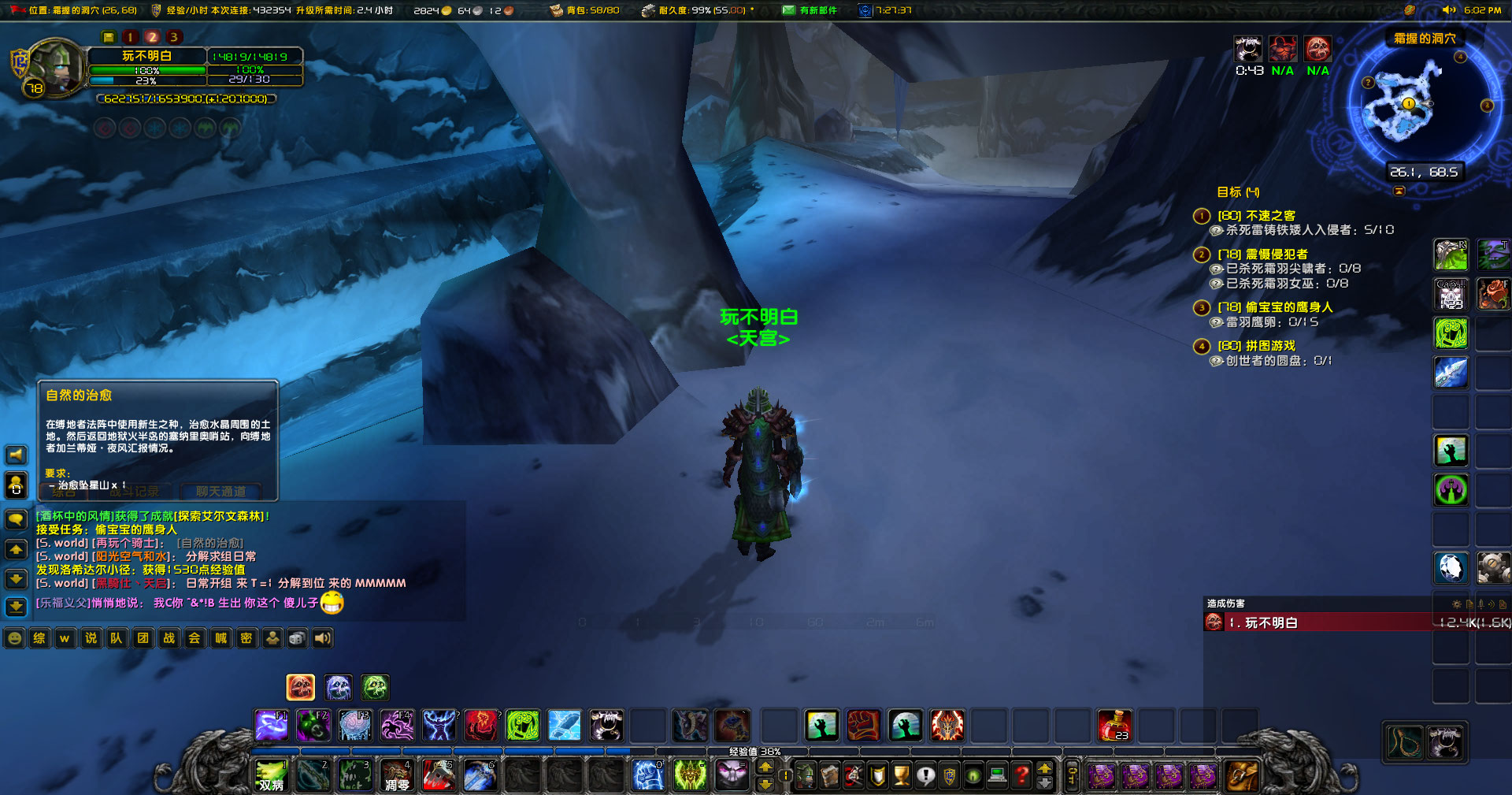Select equipment set 2 above the player frame
This screenshot has width=1512, height=795.
153,36
